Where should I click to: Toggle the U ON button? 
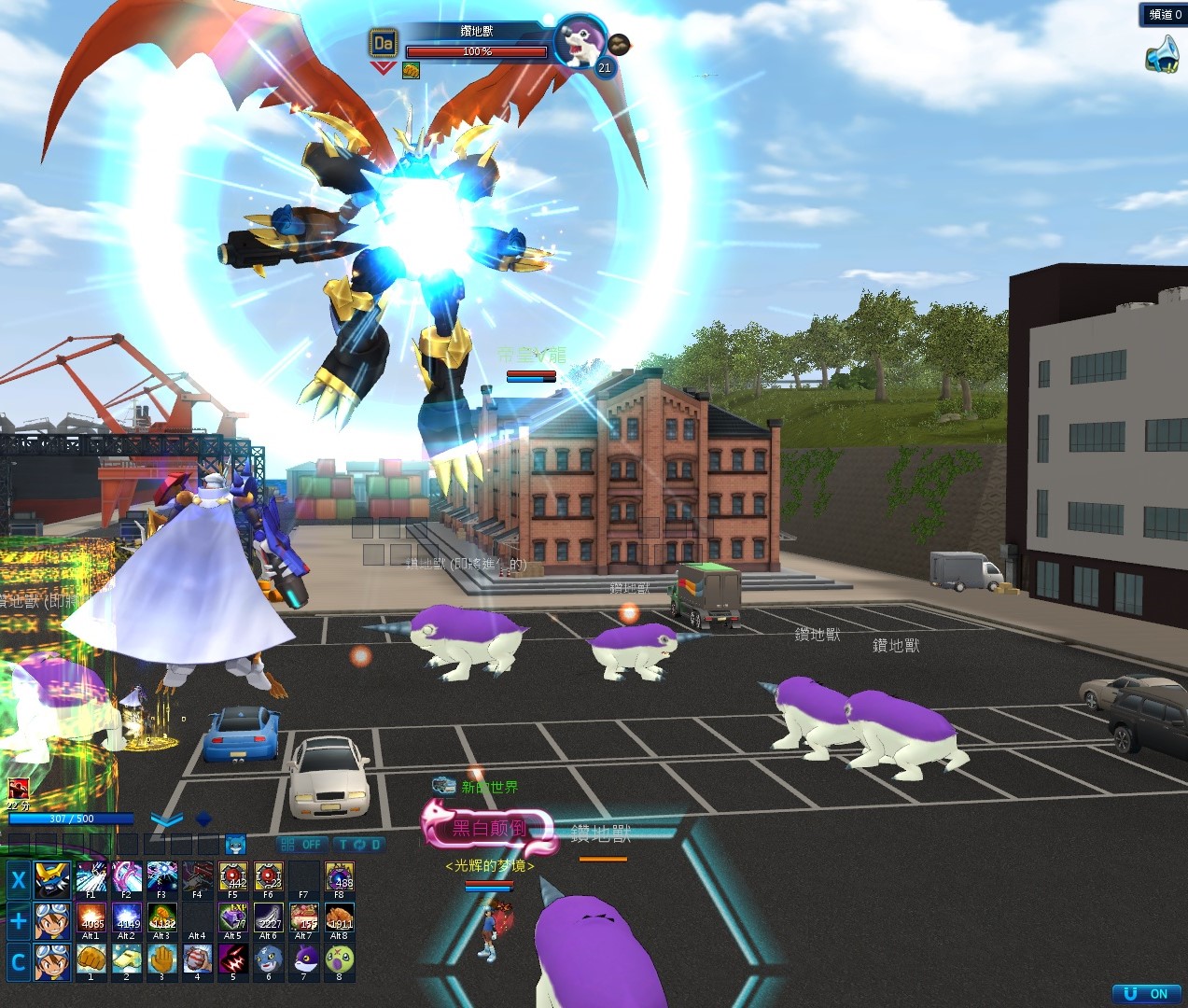(1147, 994)
